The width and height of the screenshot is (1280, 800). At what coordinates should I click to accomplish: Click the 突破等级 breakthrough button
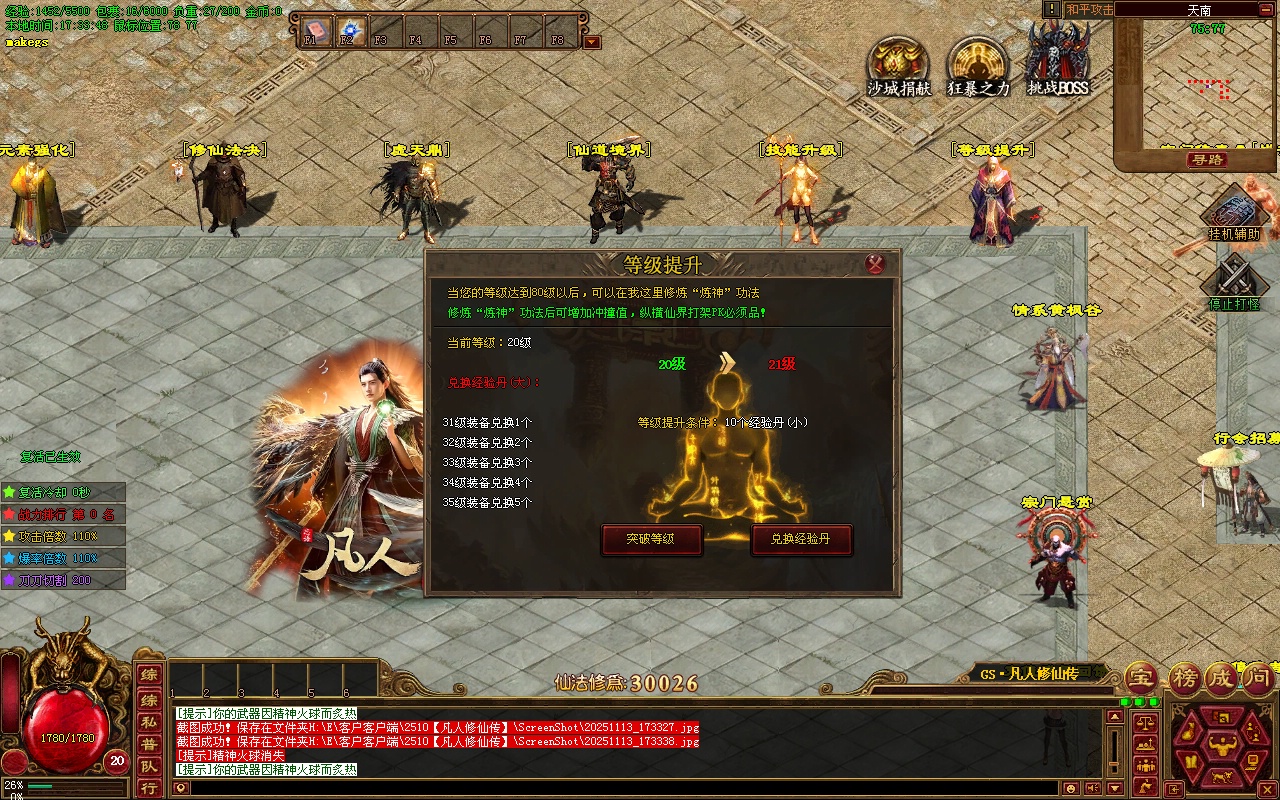coord(651,540)
